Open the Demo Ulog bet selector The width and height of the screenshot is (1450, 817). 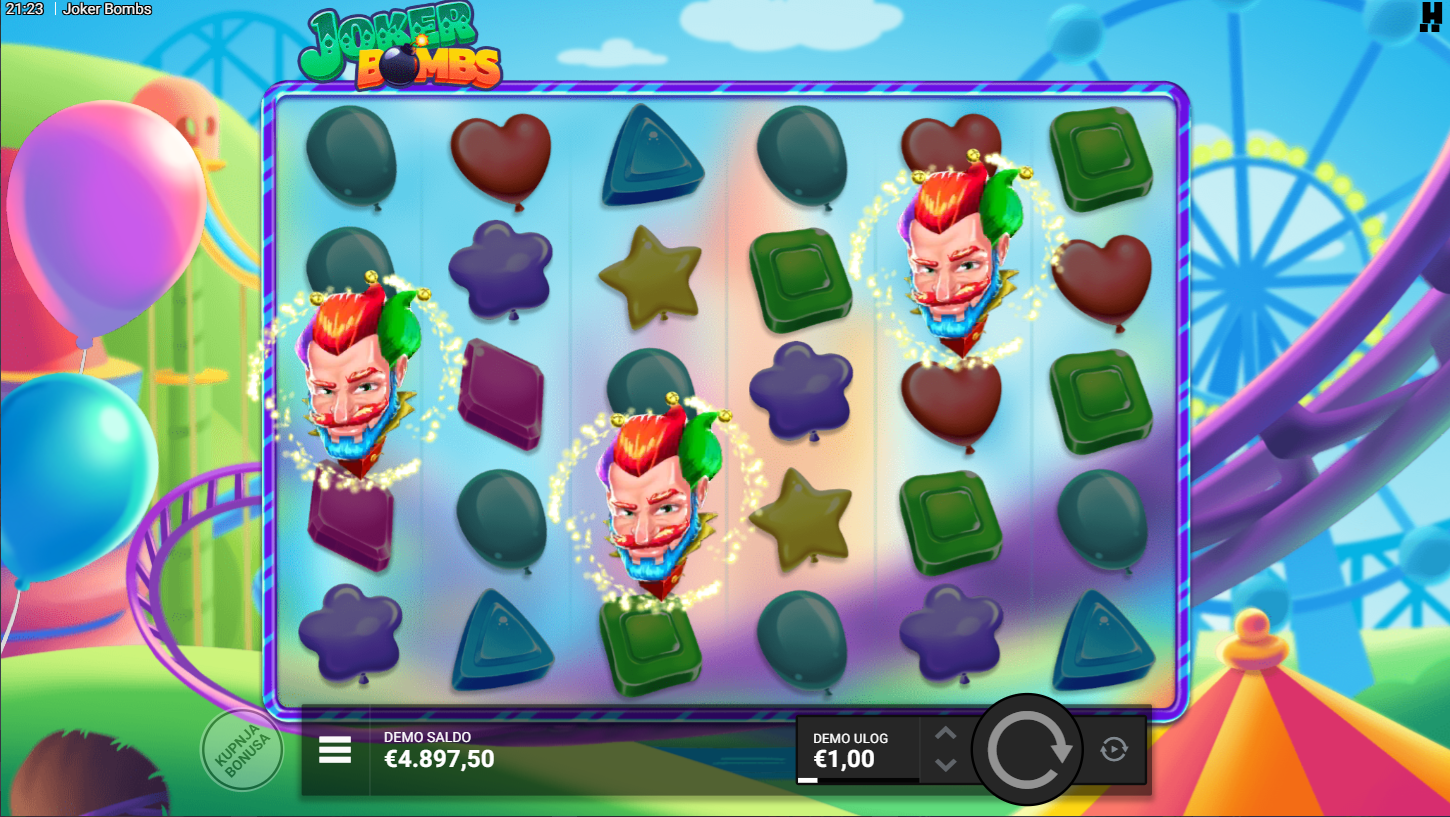(x=857, y=750)
